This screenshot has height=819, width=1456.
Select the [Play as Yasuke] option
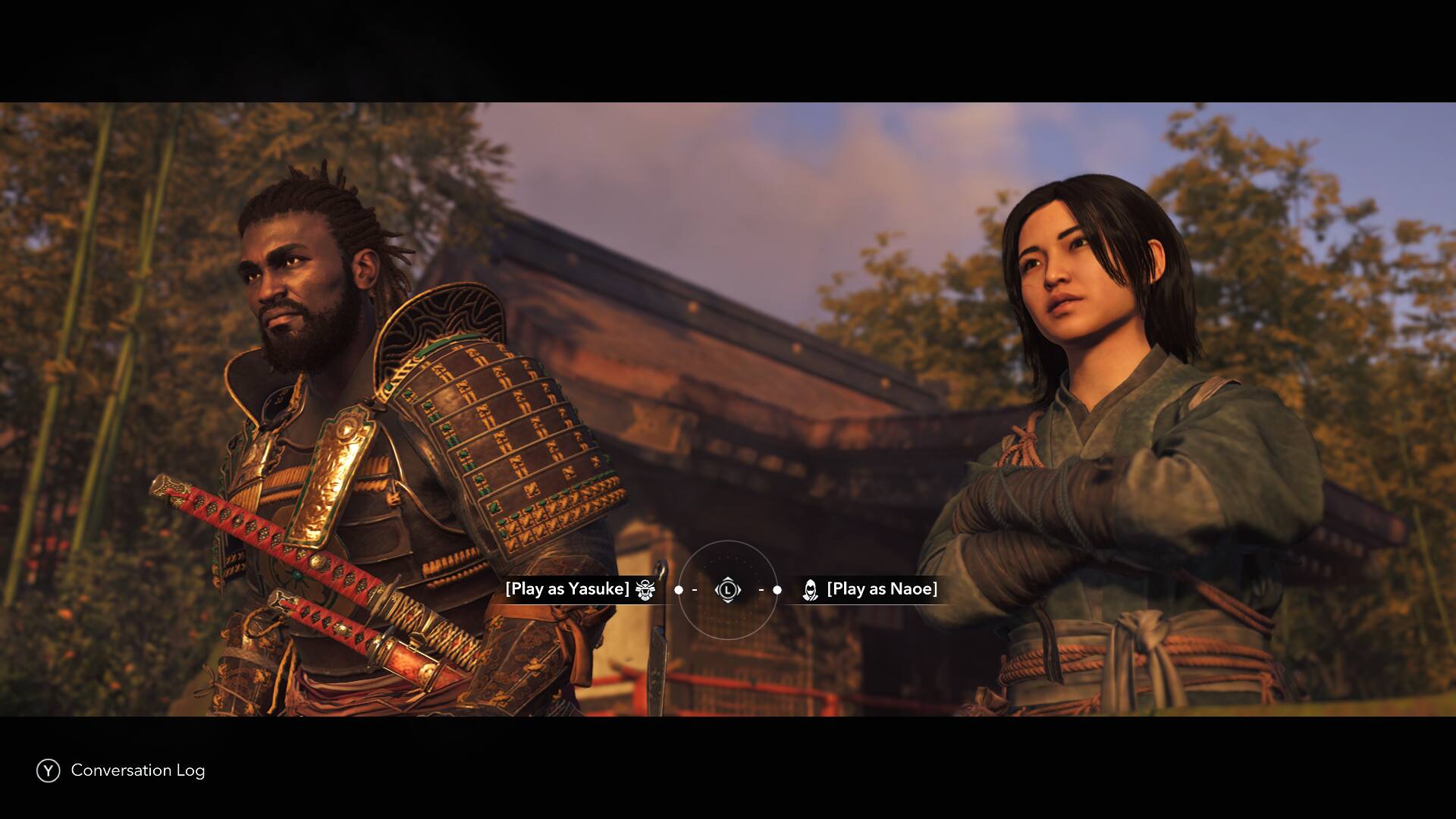click(567, 588)
